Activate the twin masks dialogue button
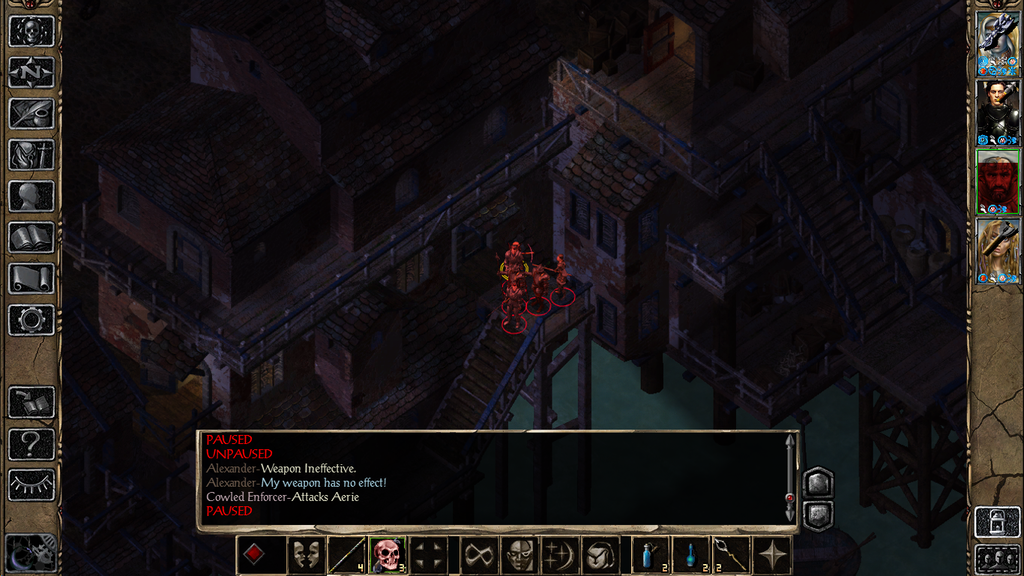 coord(305,555)
